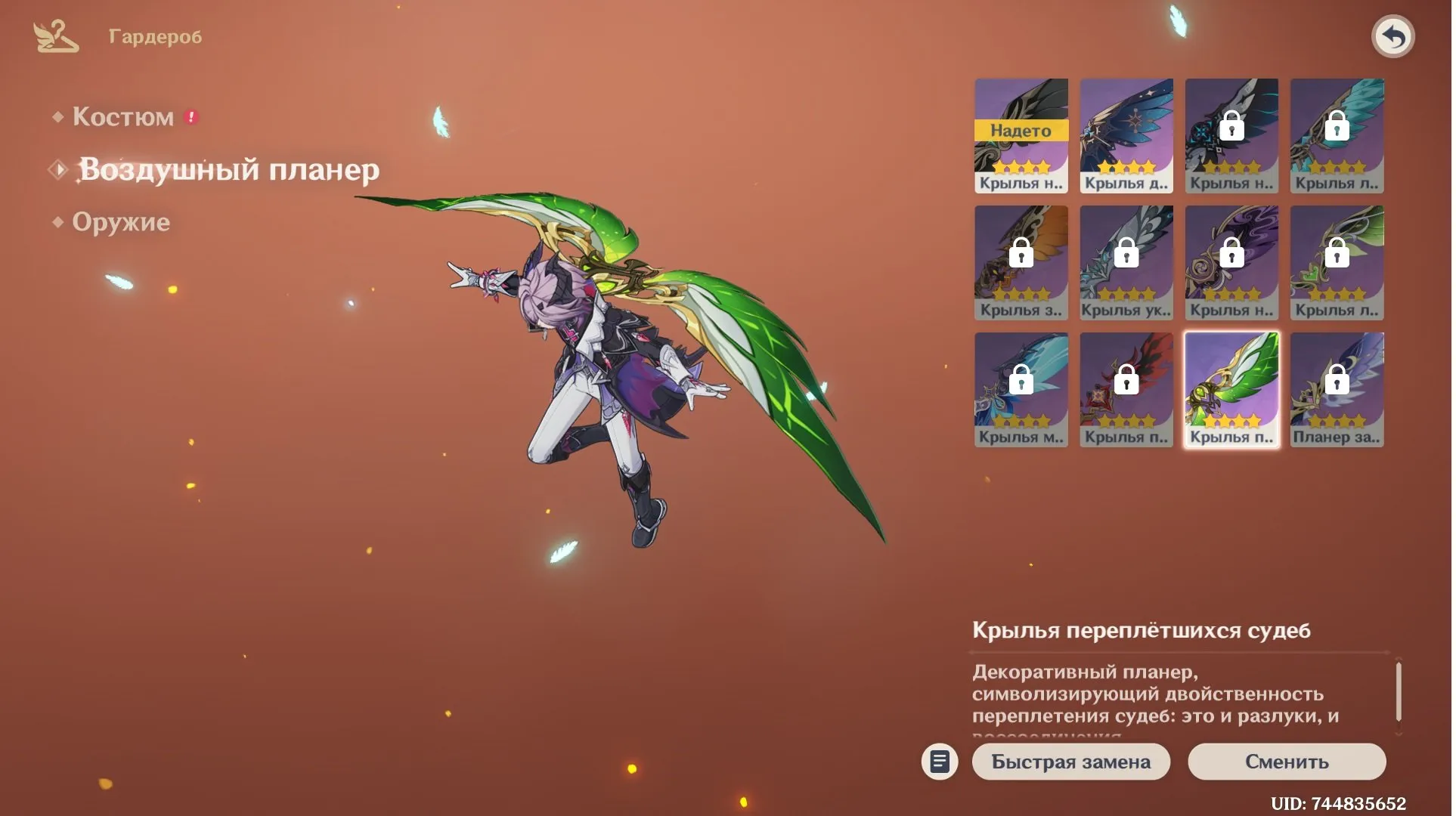Click the lock icon on the orange Крылья з.. glider
The width and height of the screenshot is (1456, 816).
1021,255
